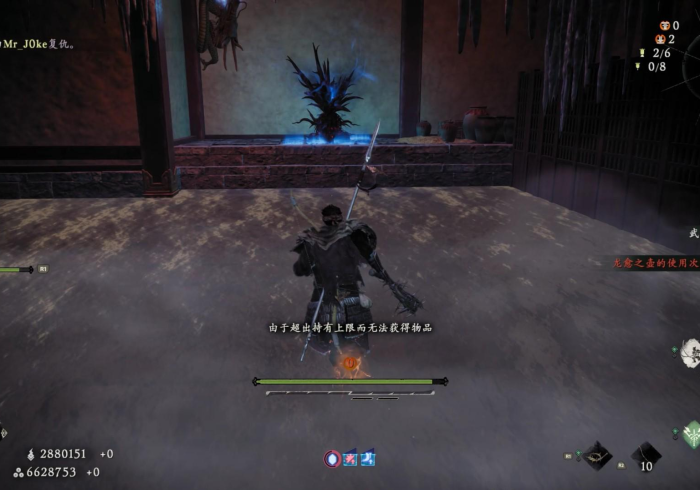Select the bead bracelet item slot
Viewport: 700px width, 490px height.
pos(599,456)
